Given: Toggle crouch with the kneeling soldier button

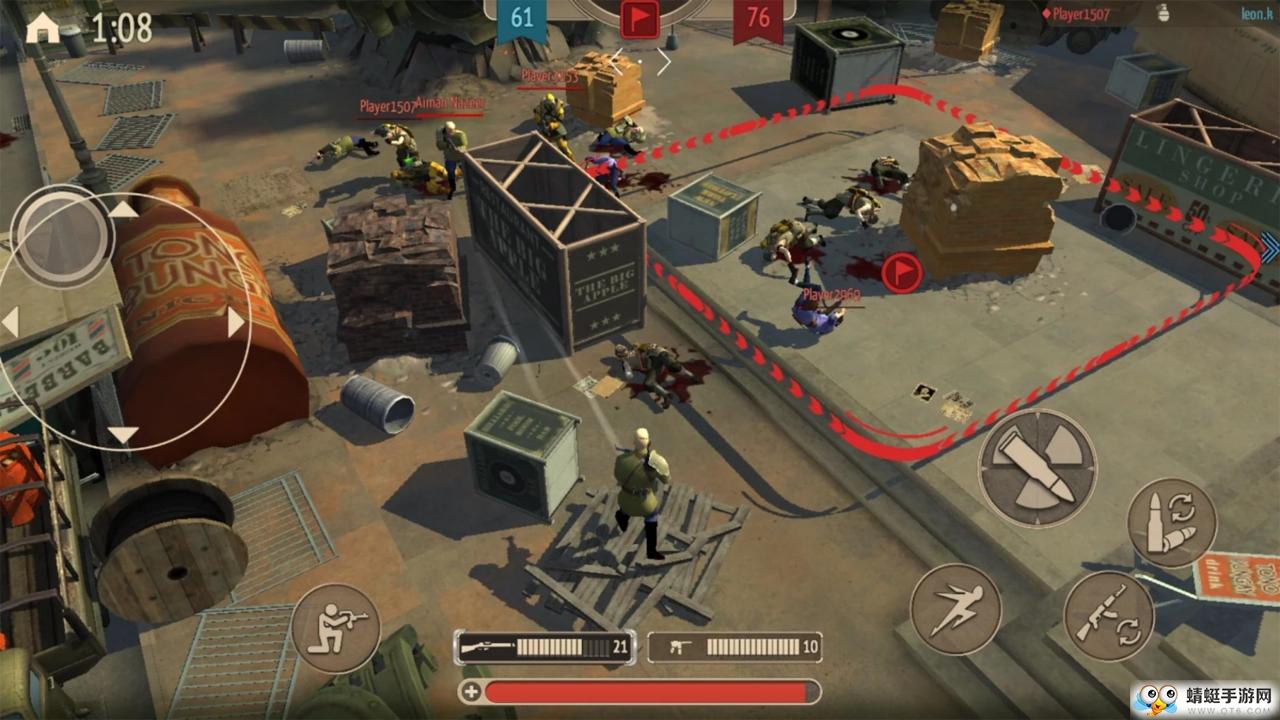Looking at the screenshot, I should tap(335, 629).
